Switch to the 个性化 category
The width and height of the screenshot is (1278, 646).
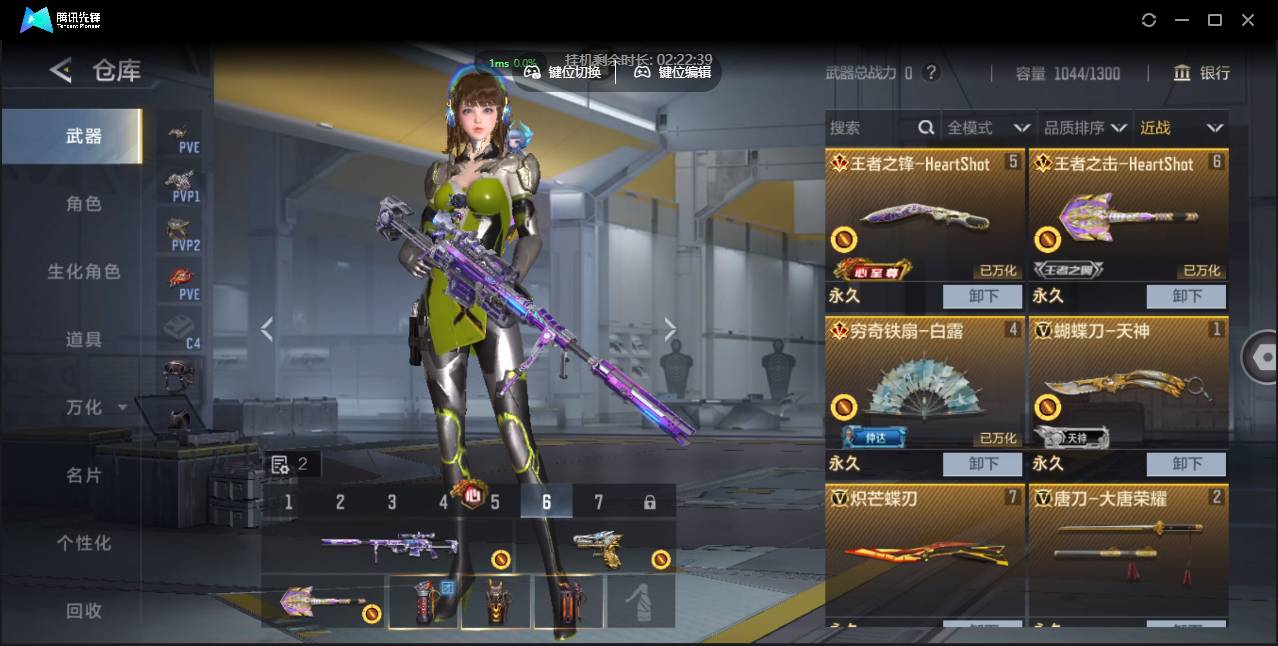coord(84,543)
